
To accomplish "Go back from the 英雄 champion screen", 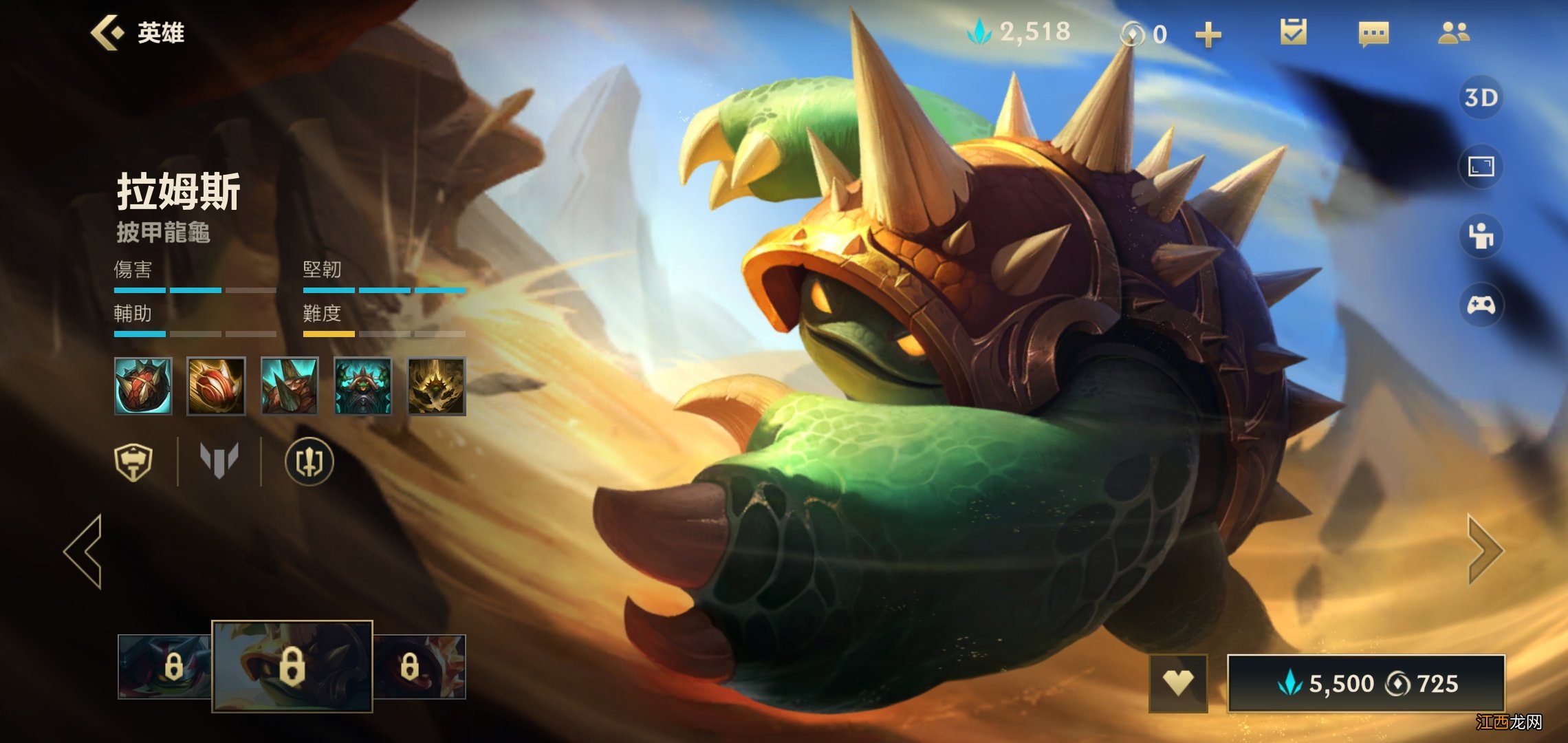I will 108,32.
